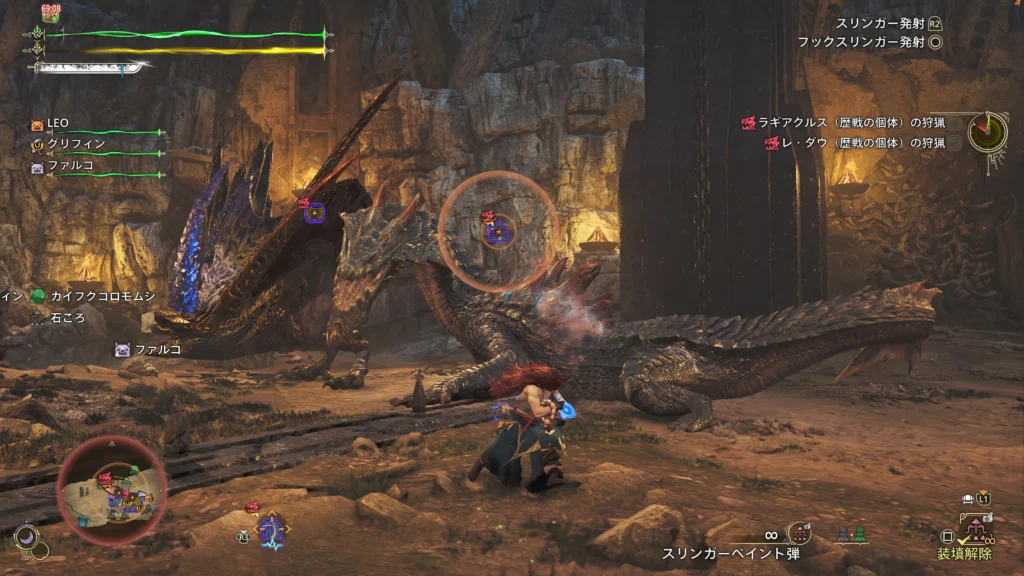Pick the カイフクコロモムシ gather entry
Image resolution: width=1024 pixels, height=576 pixels.
pyautogui.click(x=95, y=296)
